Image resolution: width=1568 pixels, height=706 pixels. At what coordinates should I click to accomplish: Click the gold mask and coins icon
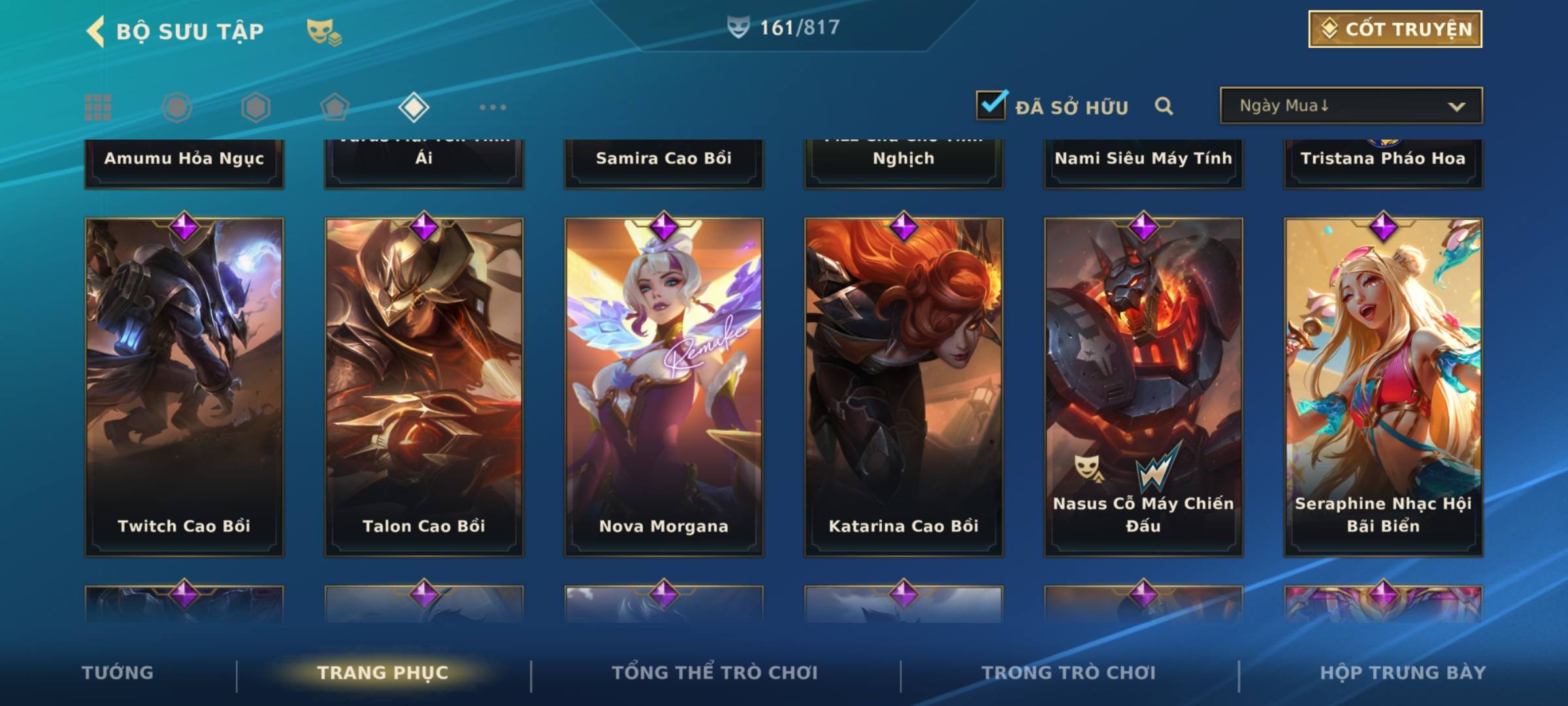[324, 31]
